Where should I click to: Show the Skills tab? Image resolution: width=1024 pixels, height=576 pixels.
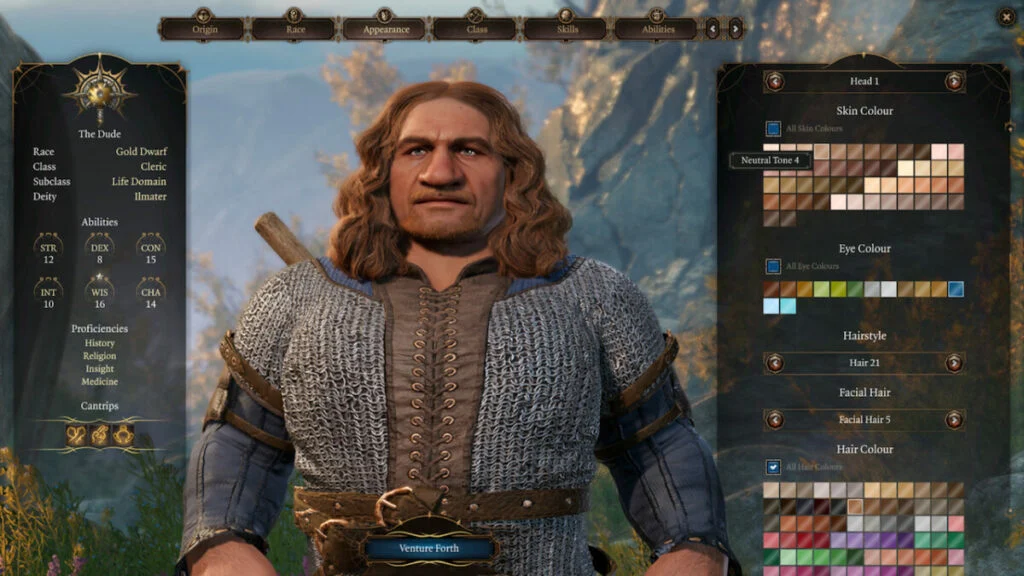pyautogui.click(x=566, y=28)
